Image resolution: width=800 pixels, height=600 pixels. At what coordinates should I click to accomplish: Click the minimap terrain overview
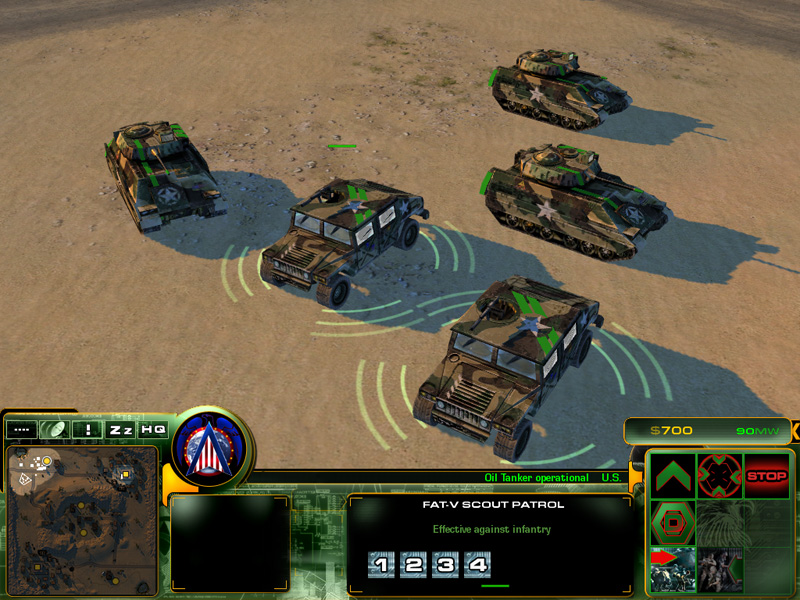(x=82, y=519)
